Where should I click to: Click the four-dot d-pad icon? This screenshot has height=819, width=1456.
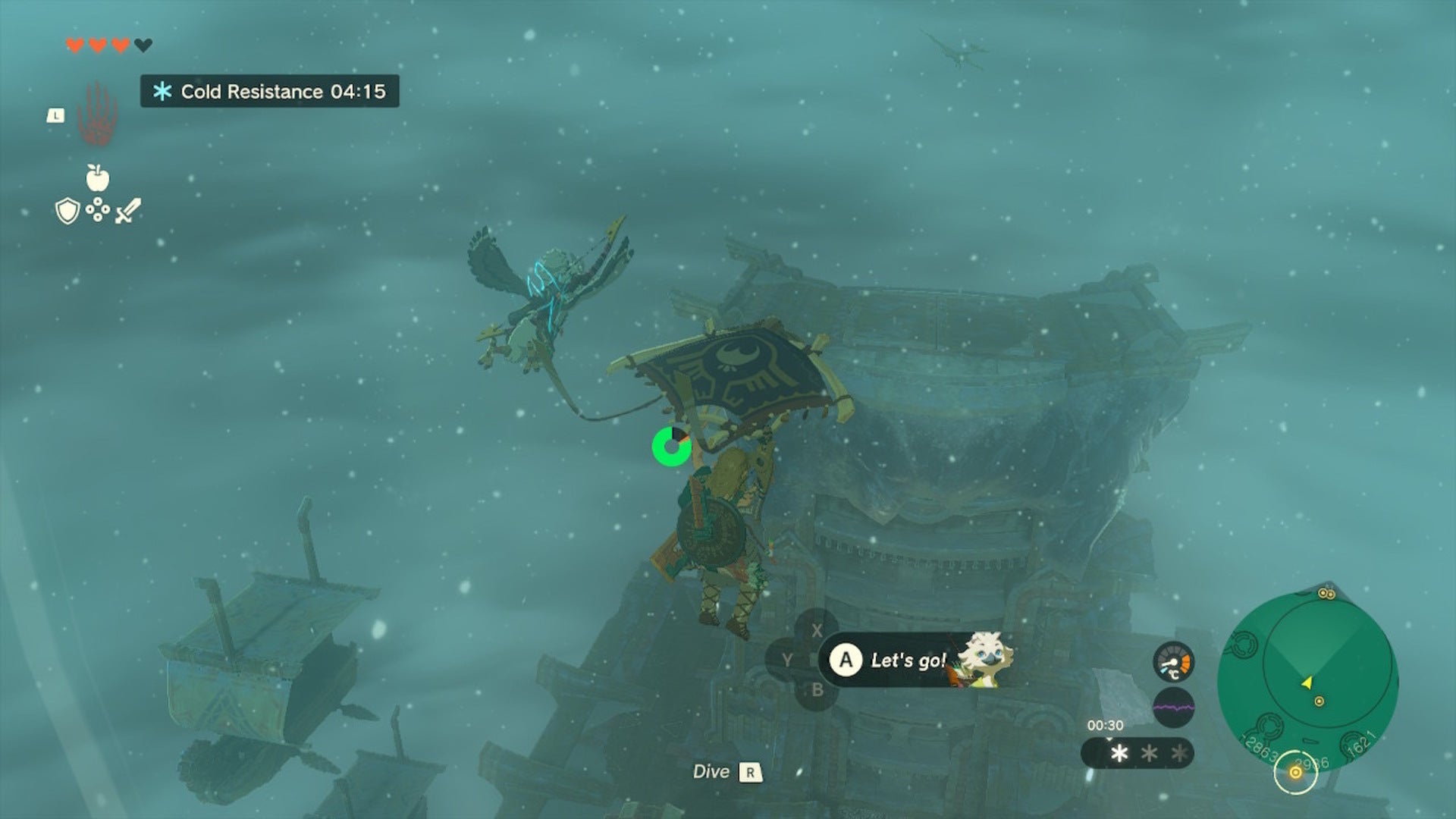coord(97,210)
